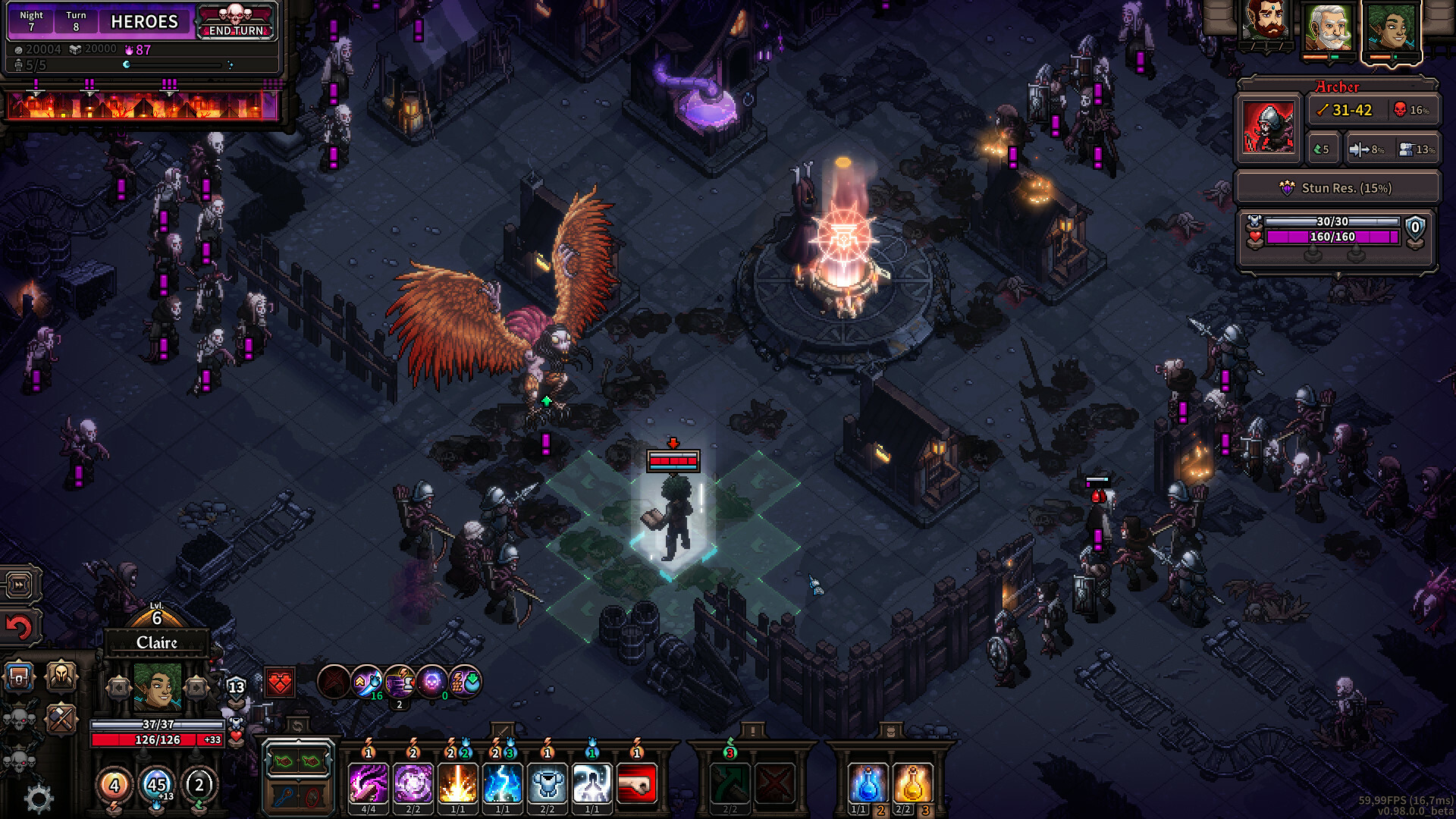Viewport: 1456px width, 819px height.
Task: Cancel the action with the red X
Action: tap(773, 782)
